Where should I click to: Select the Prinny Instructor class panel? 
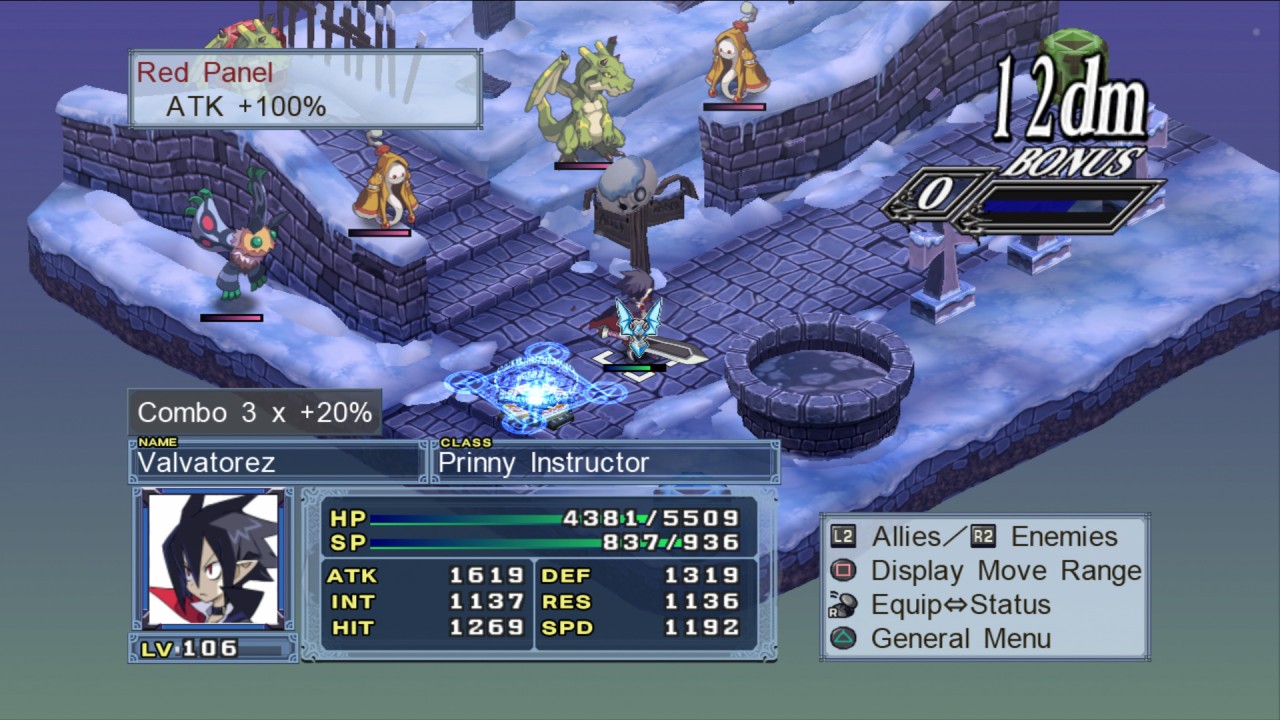[x=604, y=462]
